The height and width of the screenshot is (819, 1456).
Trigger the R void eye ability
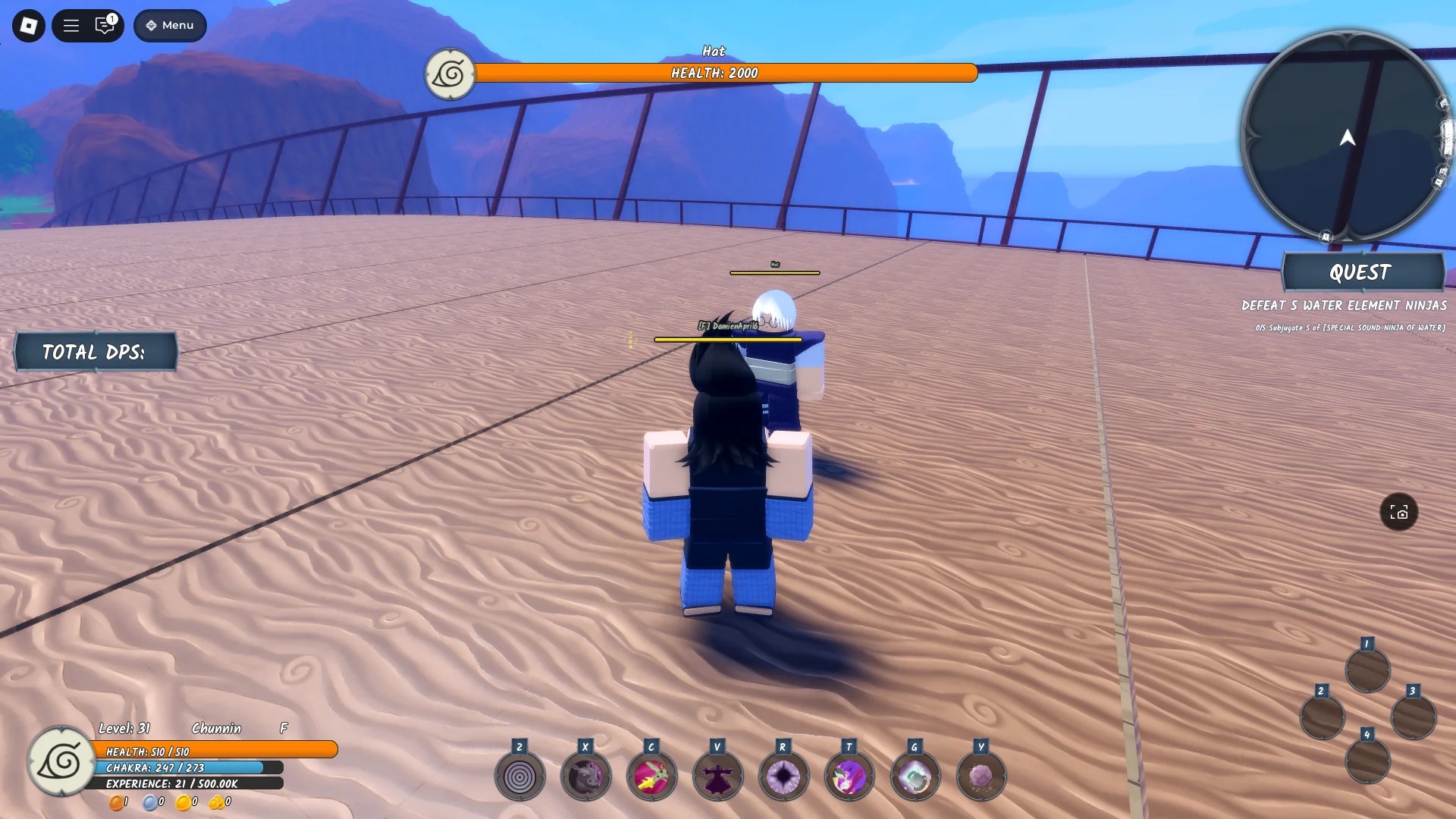(x=783, y=775)
